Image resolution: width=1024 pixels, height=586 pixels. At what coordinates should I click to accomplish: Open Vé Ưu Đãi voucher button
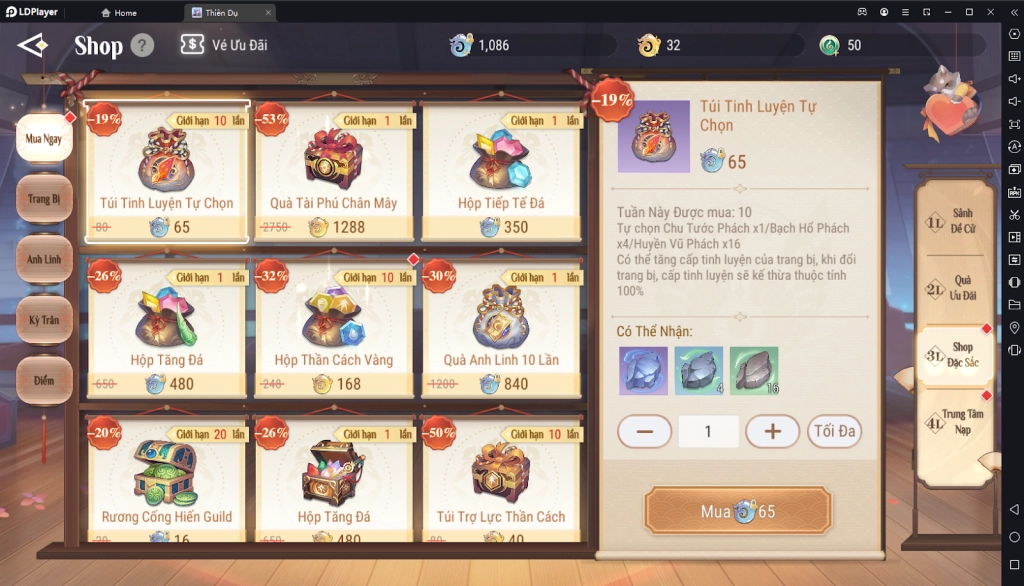coord(224,45)
